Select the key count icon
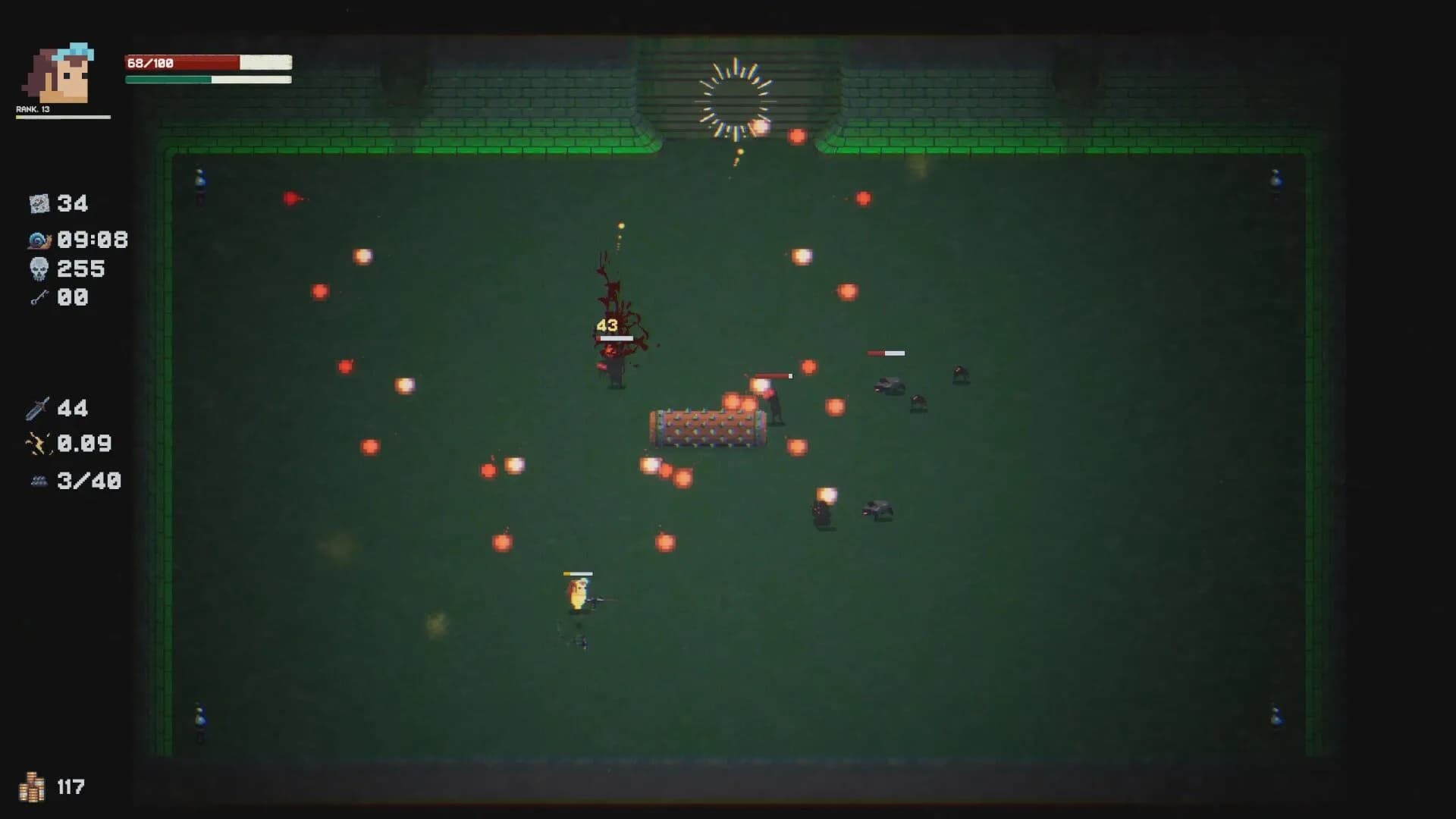This screenshot has width=1456, height=819. tap(39, 297)
